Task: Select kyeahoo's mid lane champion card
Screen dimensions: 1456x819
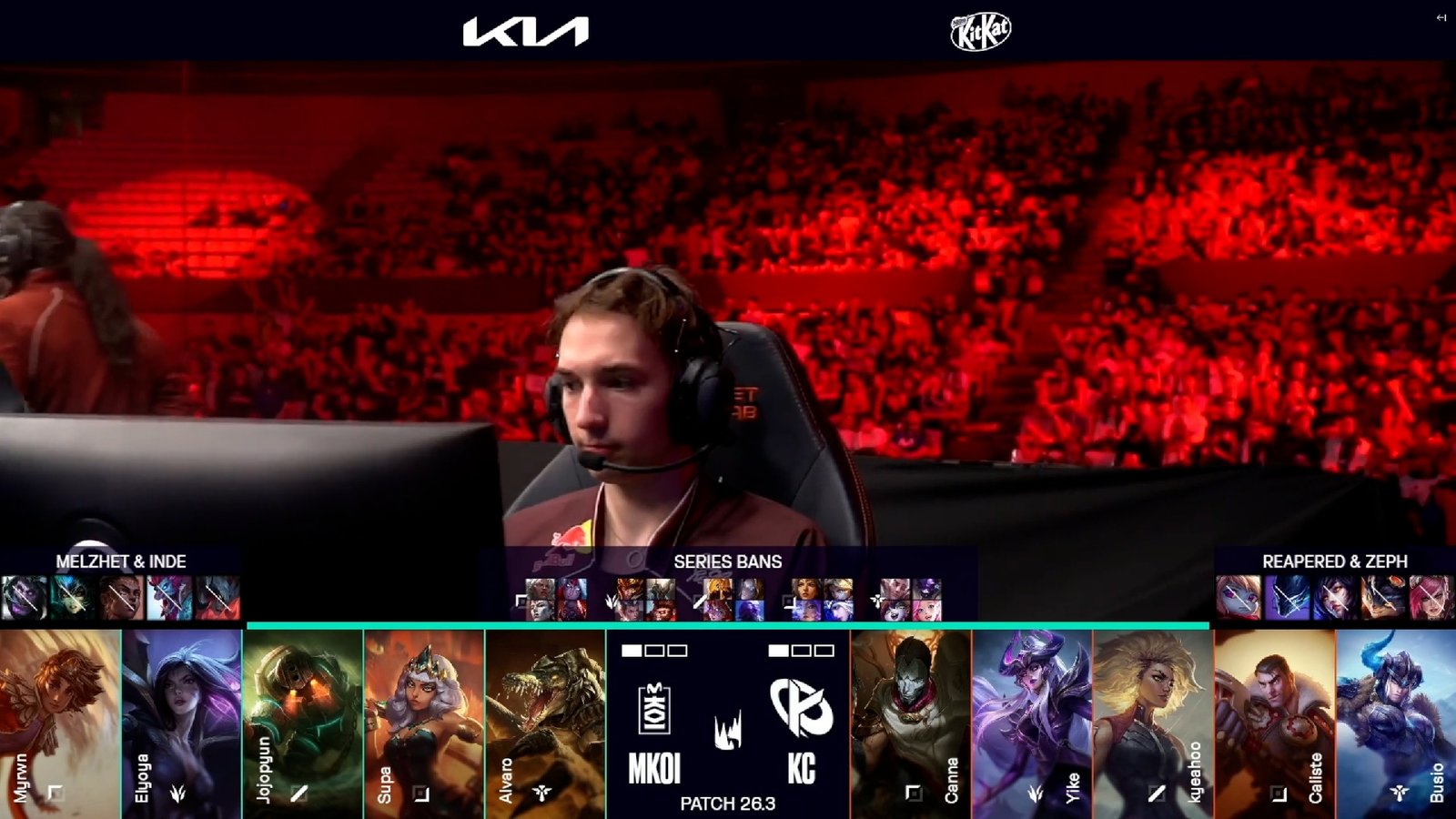Action: point(1153,723)
